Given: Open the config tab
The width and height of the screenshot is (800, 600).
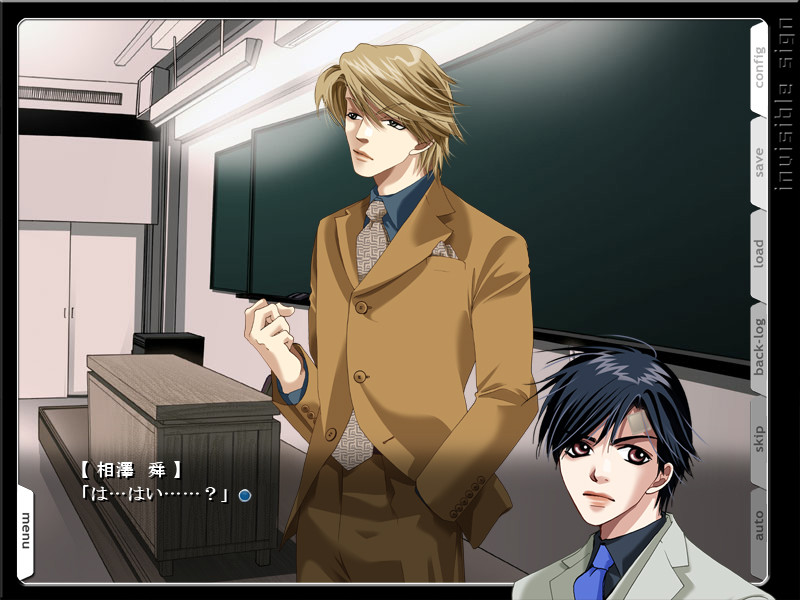Looking at the screenshot, I should (x=759, y=67).
